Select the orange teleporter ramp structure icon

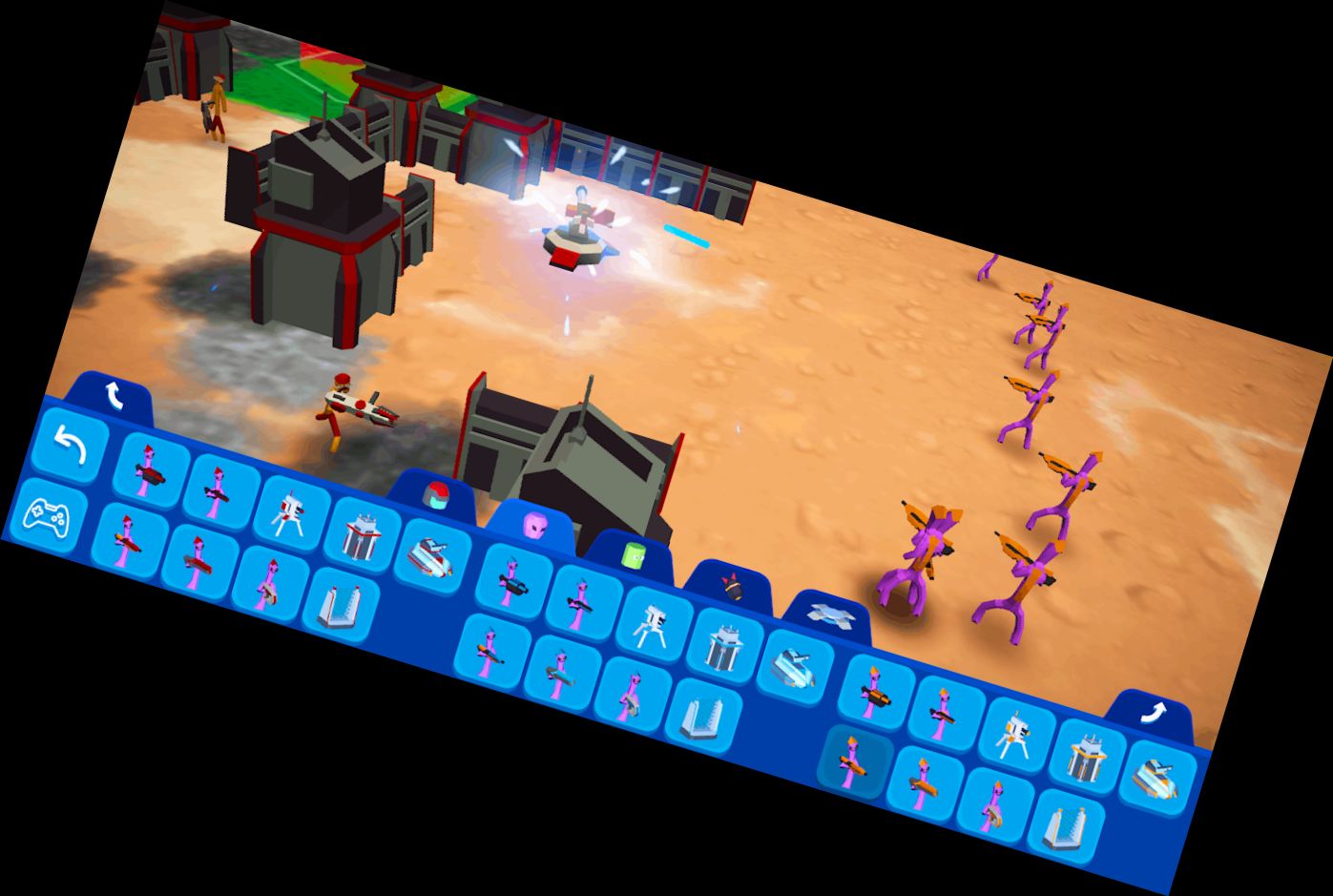click(x=1063, y=824)
